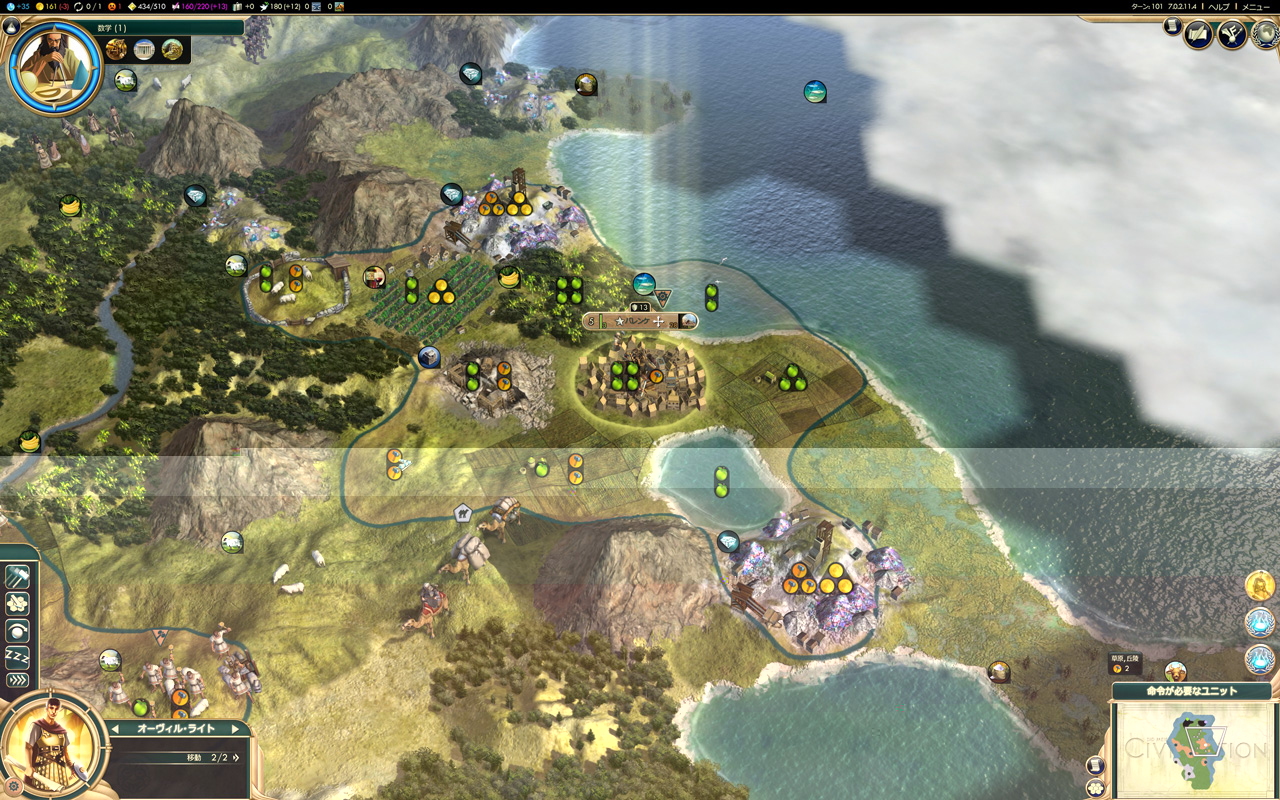Click the notifications scroll icon below the menu
The image size is (1280, 800).
[x=1171, y=28]
